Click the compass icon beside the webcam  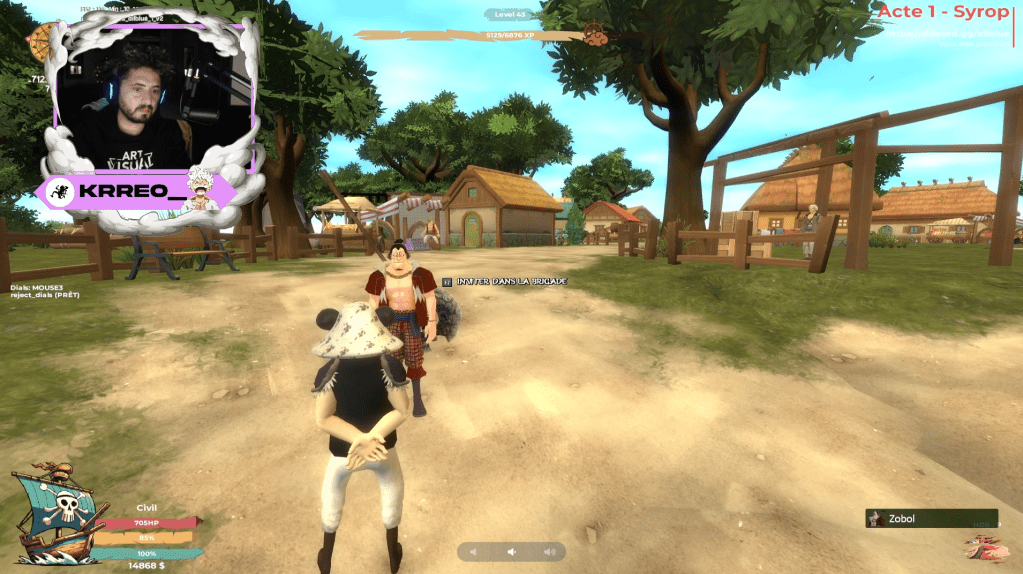(x=41, y=40)
